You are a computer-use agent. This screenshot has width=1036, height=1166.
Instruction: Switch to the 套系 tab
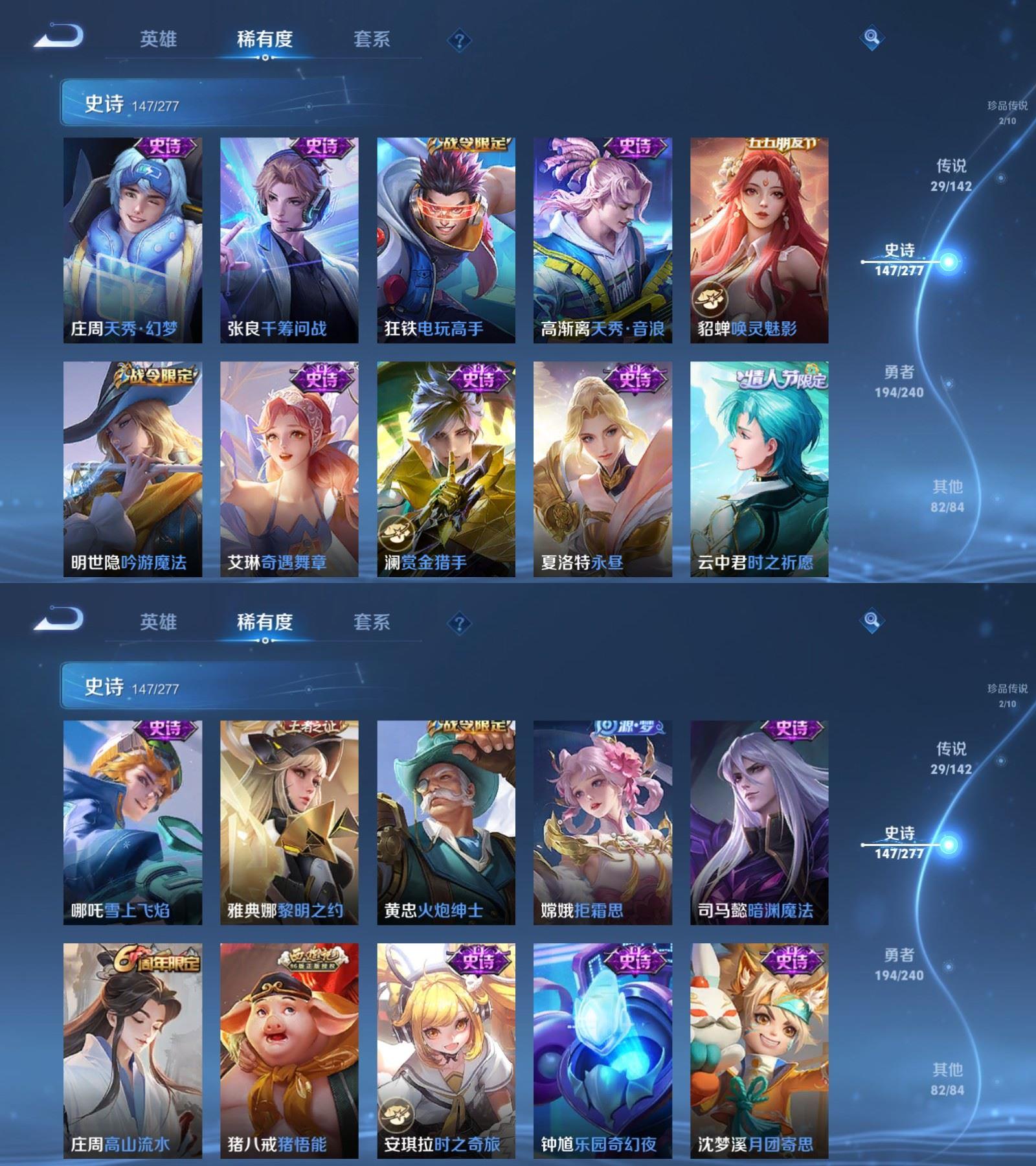[372, 39]
